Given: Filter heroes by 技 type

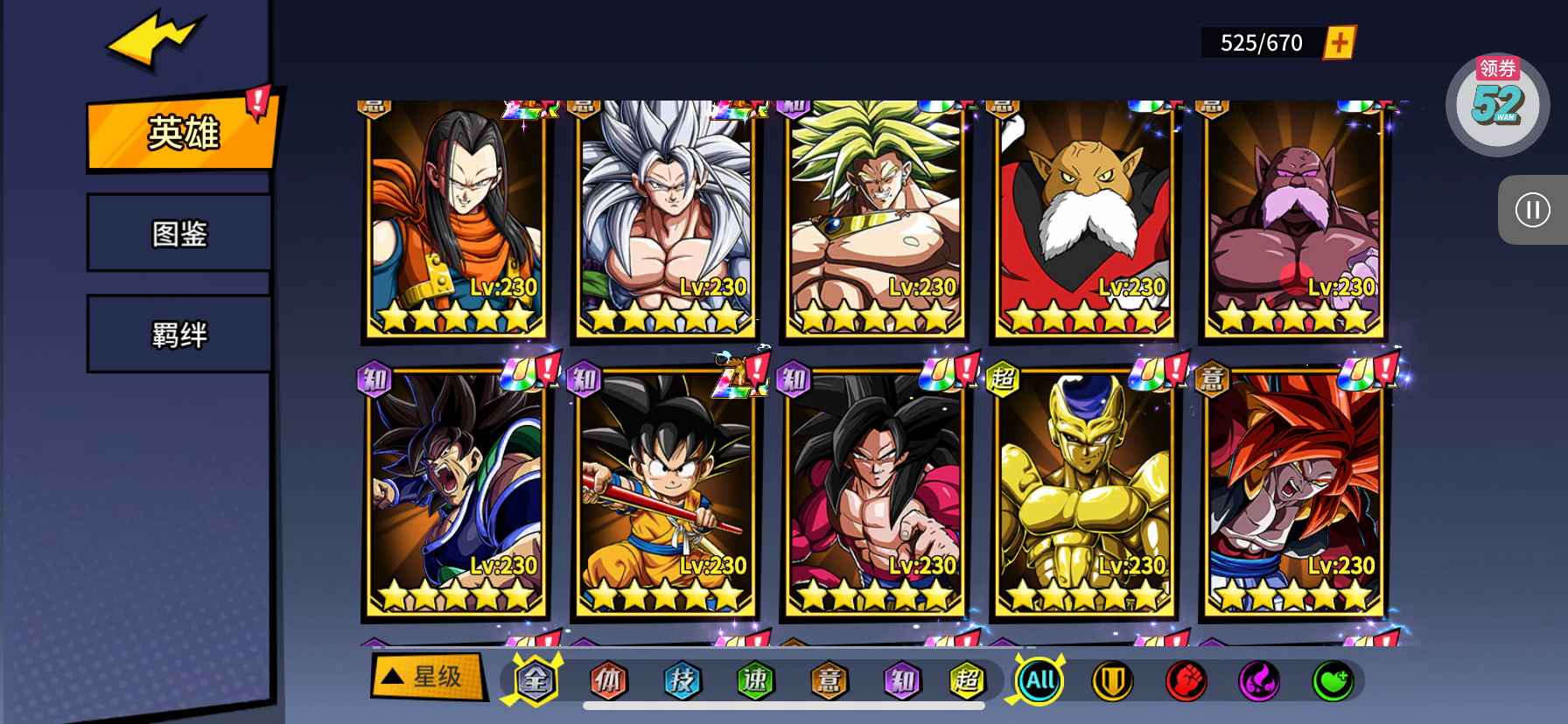Looking at the screenshot, I should [682, 680].
